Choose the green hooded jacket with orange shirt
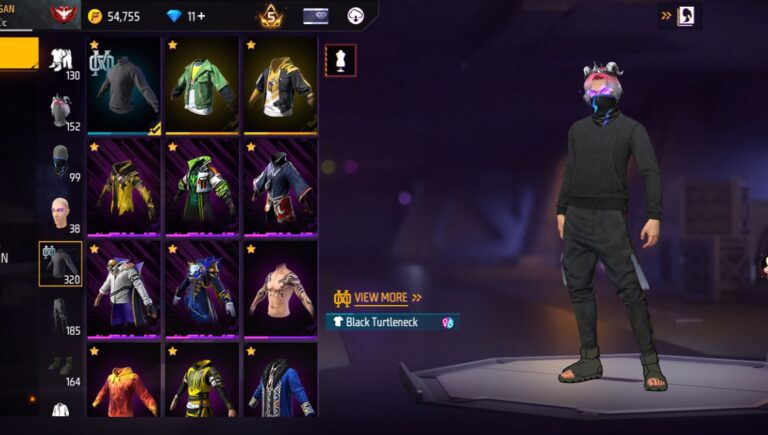 (x=201, y=186)
